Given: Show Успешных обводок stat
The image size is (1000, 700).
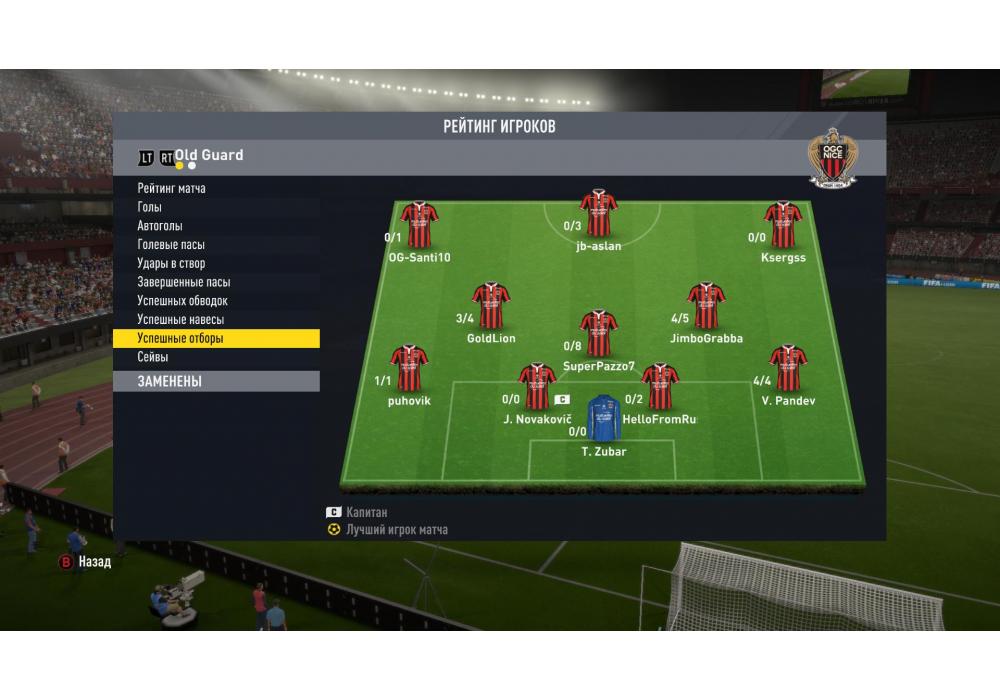Looking at the screenshot, I should tap(183, 301).
